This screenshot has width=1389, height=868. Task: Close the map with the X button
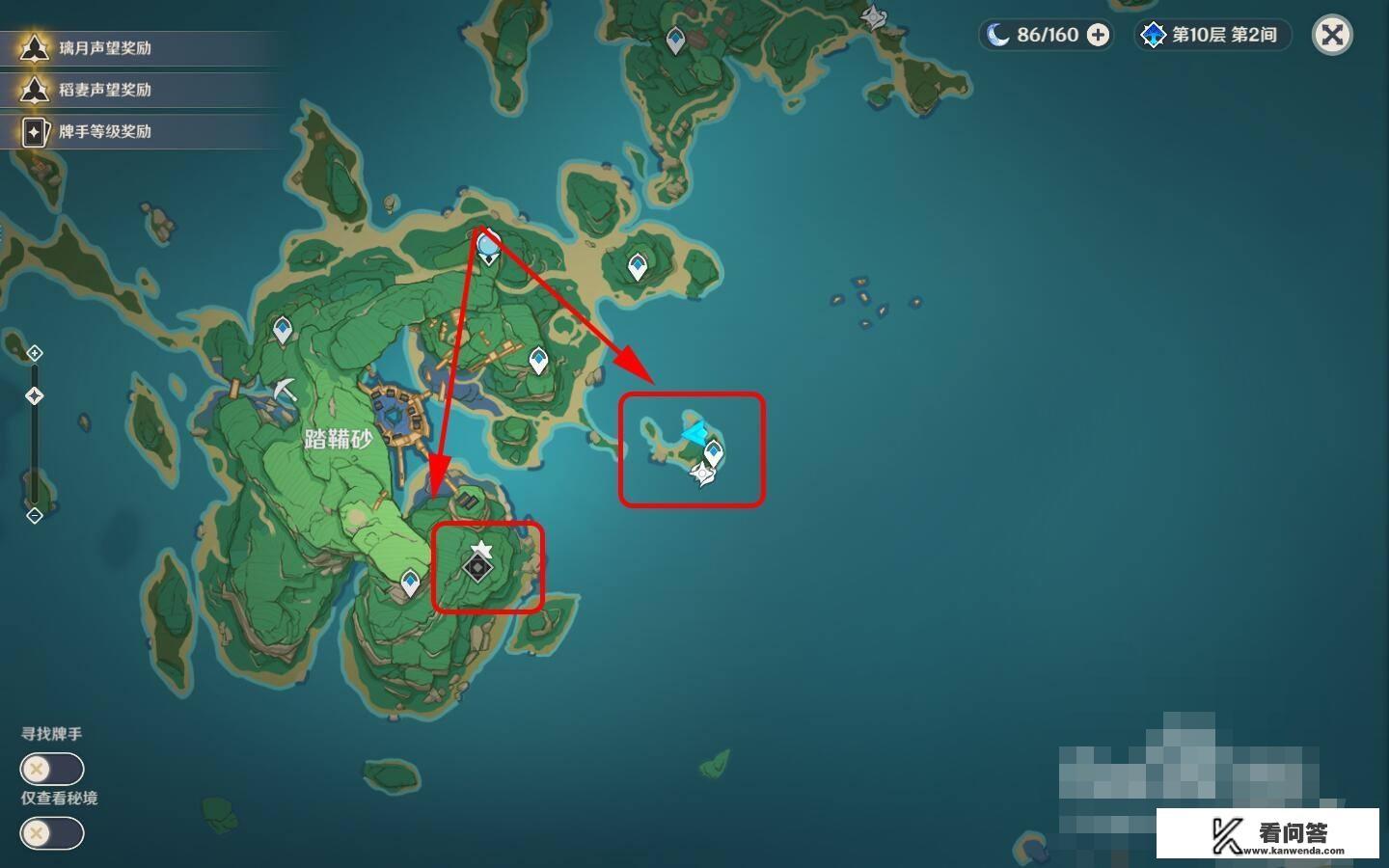click(x=1332, y=36)
